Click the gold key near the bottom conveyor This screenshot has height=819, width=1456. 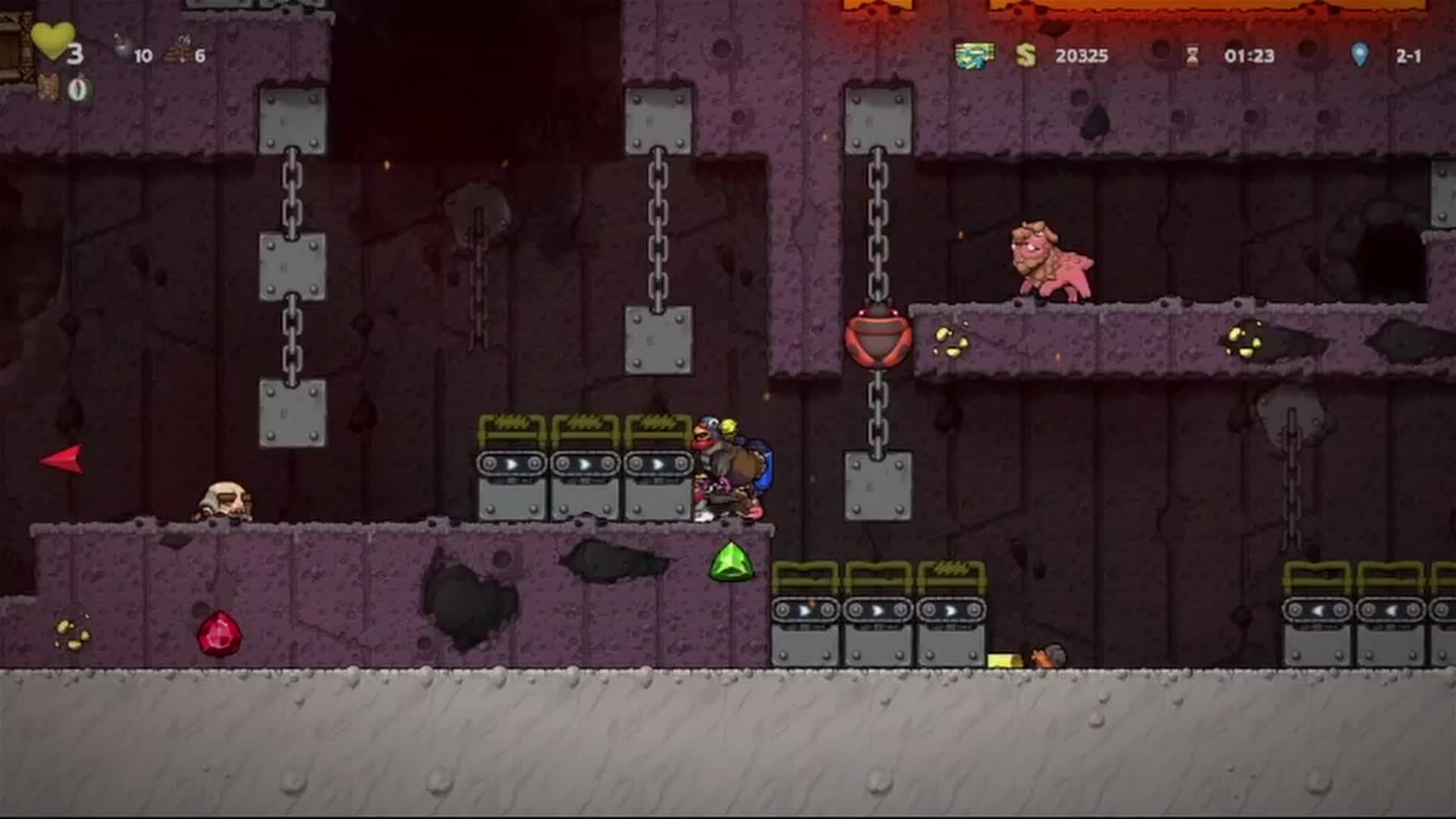click(x=1004, y=658)
